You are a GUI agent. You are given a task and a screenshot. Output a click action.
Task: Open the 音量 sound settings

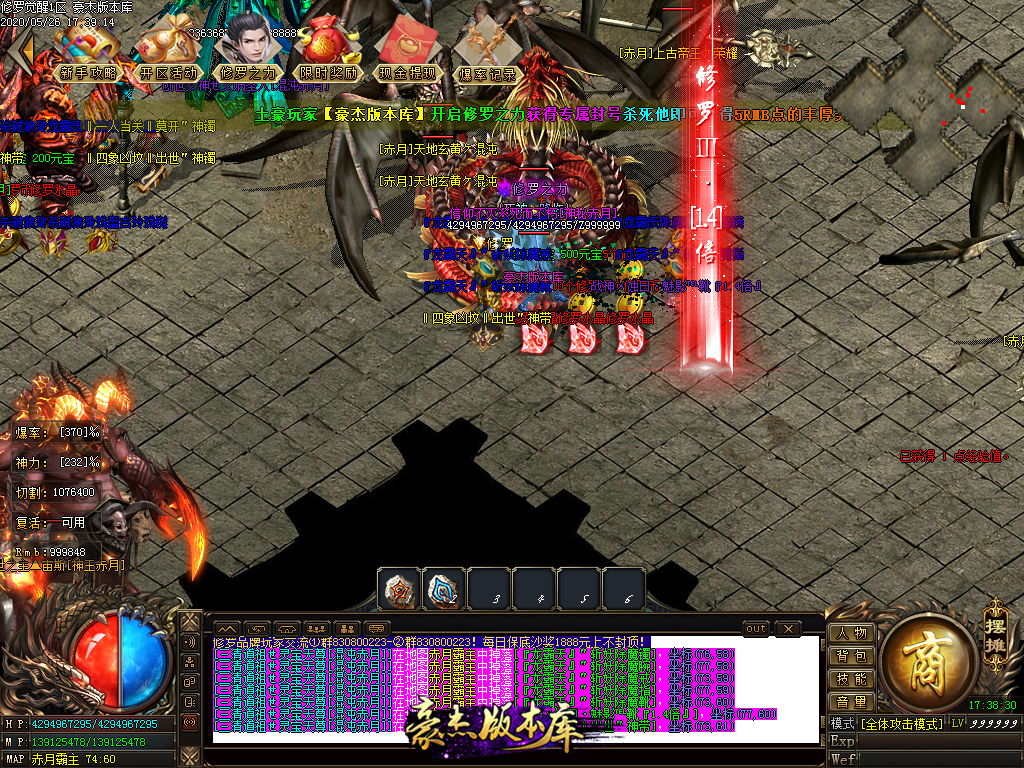(852, 702)
